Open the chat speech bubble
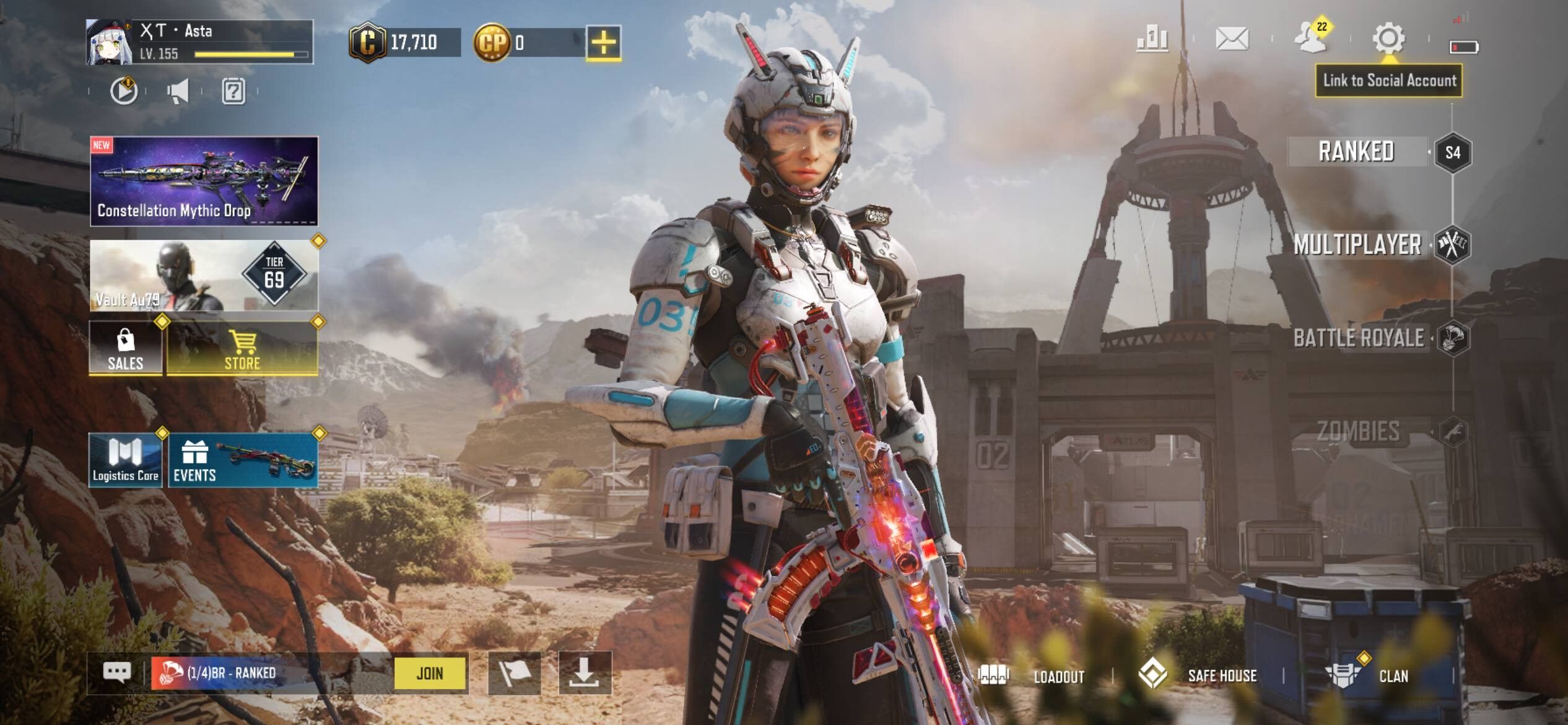Screen dimensions: 1568x725 (x=117, y=672)
